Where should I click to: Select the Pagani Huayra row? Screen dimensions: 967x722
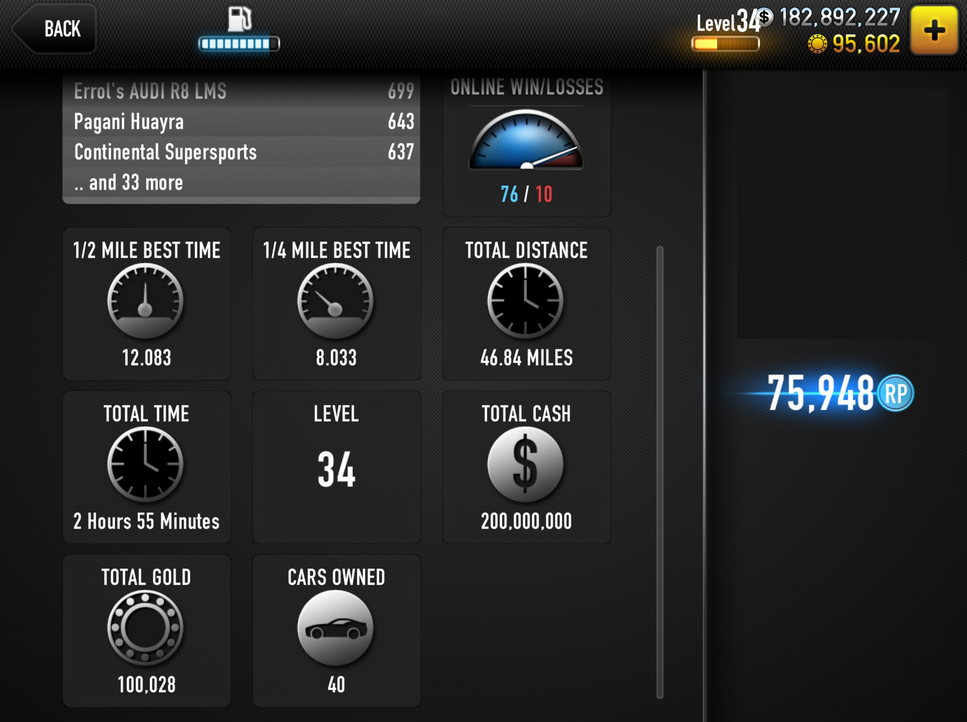(242, 122)
